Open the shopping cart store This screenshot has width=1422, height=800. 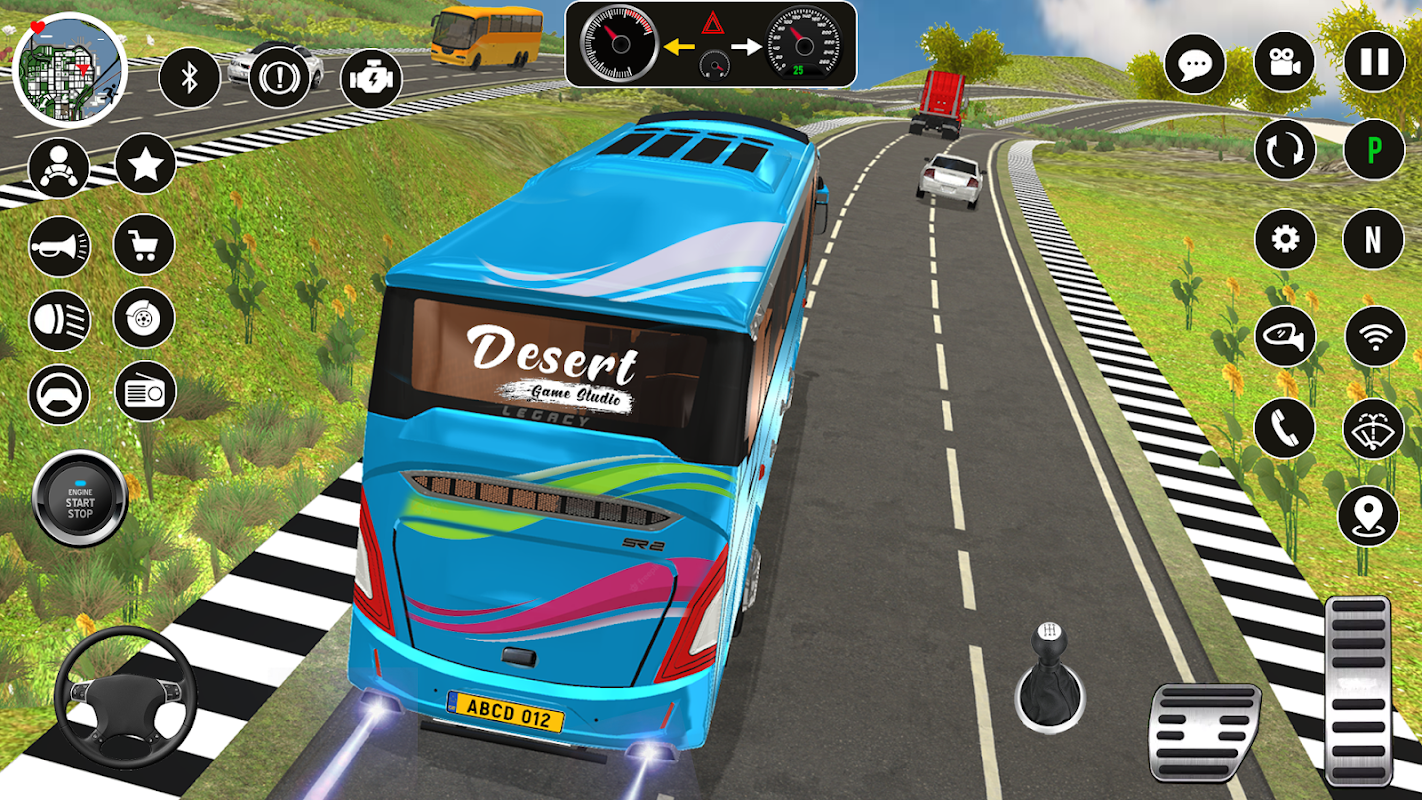144,245
